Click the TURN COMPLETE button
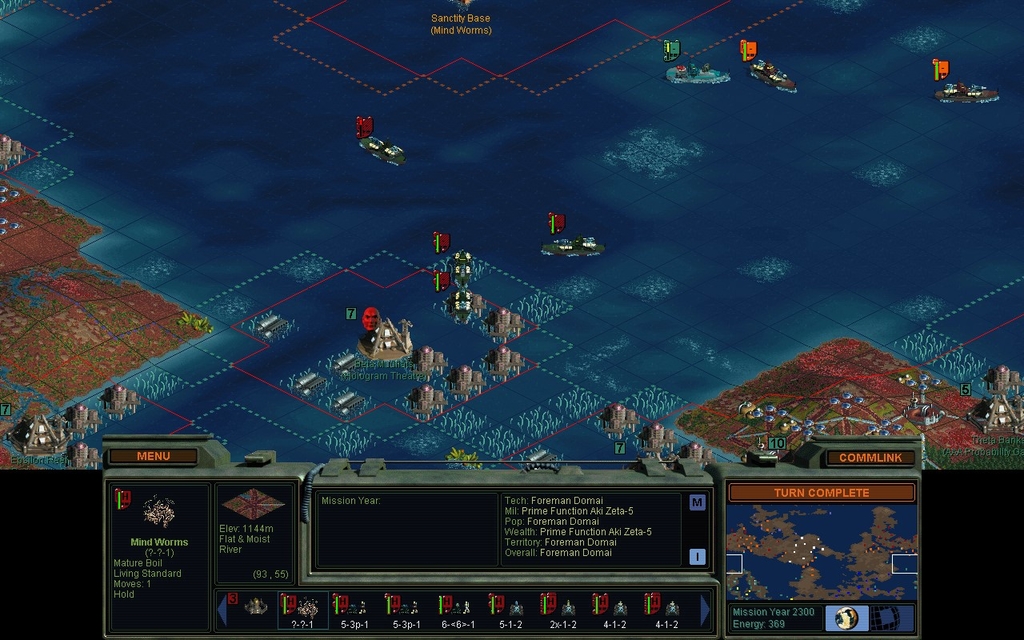Screen dimensions: 1024x640 click(821, 493)
